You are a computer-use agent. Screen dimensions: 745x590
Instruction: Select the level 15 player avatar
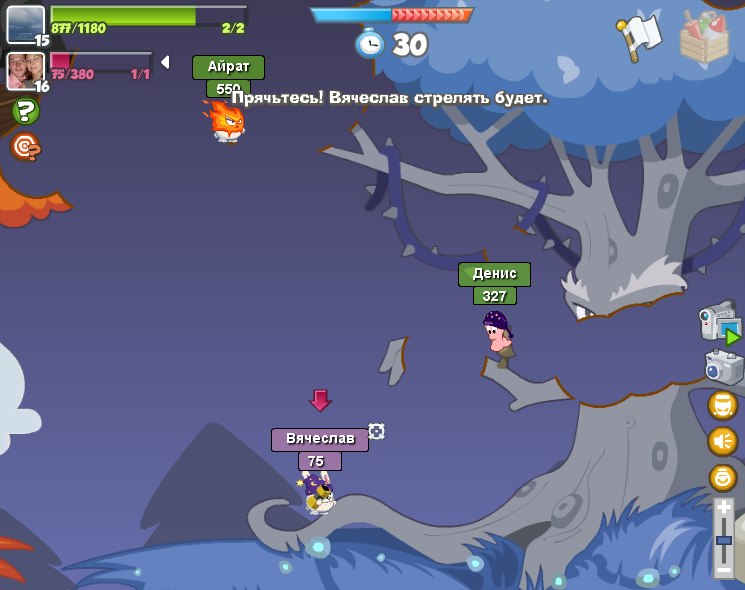[25, 24]
